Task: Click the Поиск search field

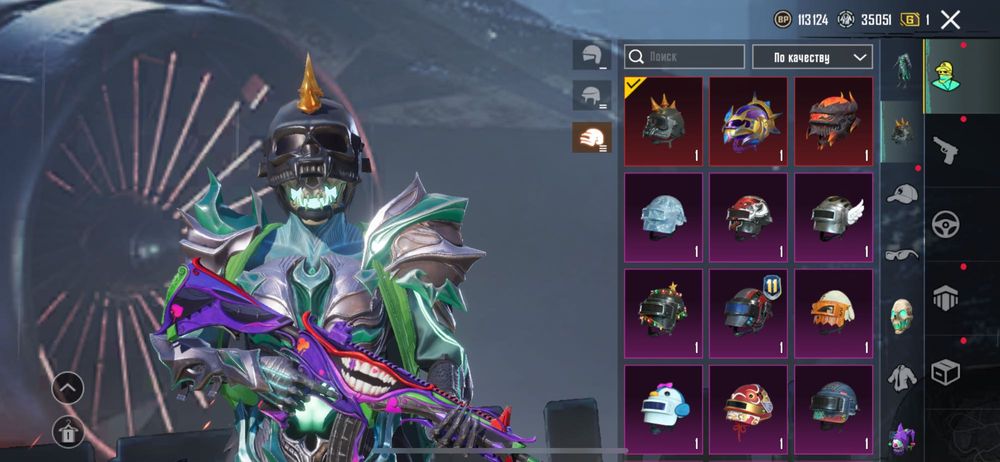Action: 684,57
